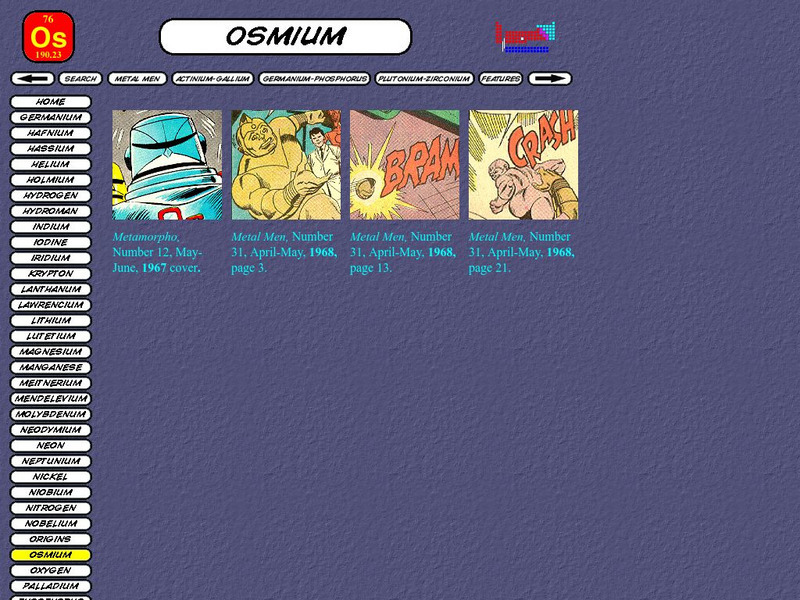Click the right arrow navigation button

(549, 78)
